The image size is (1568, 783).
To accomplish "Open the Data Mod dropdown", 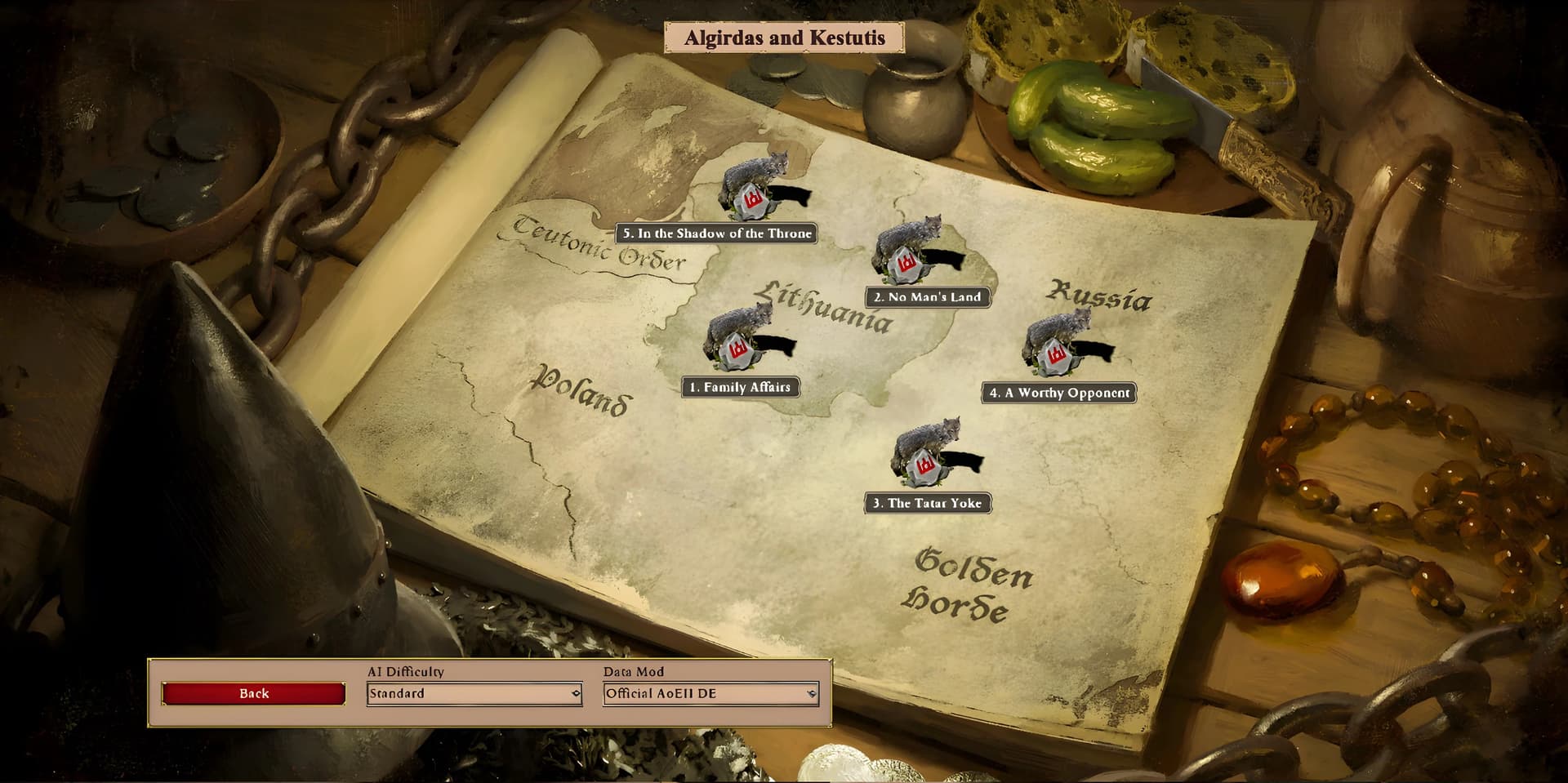I will (x=710, y=694).
